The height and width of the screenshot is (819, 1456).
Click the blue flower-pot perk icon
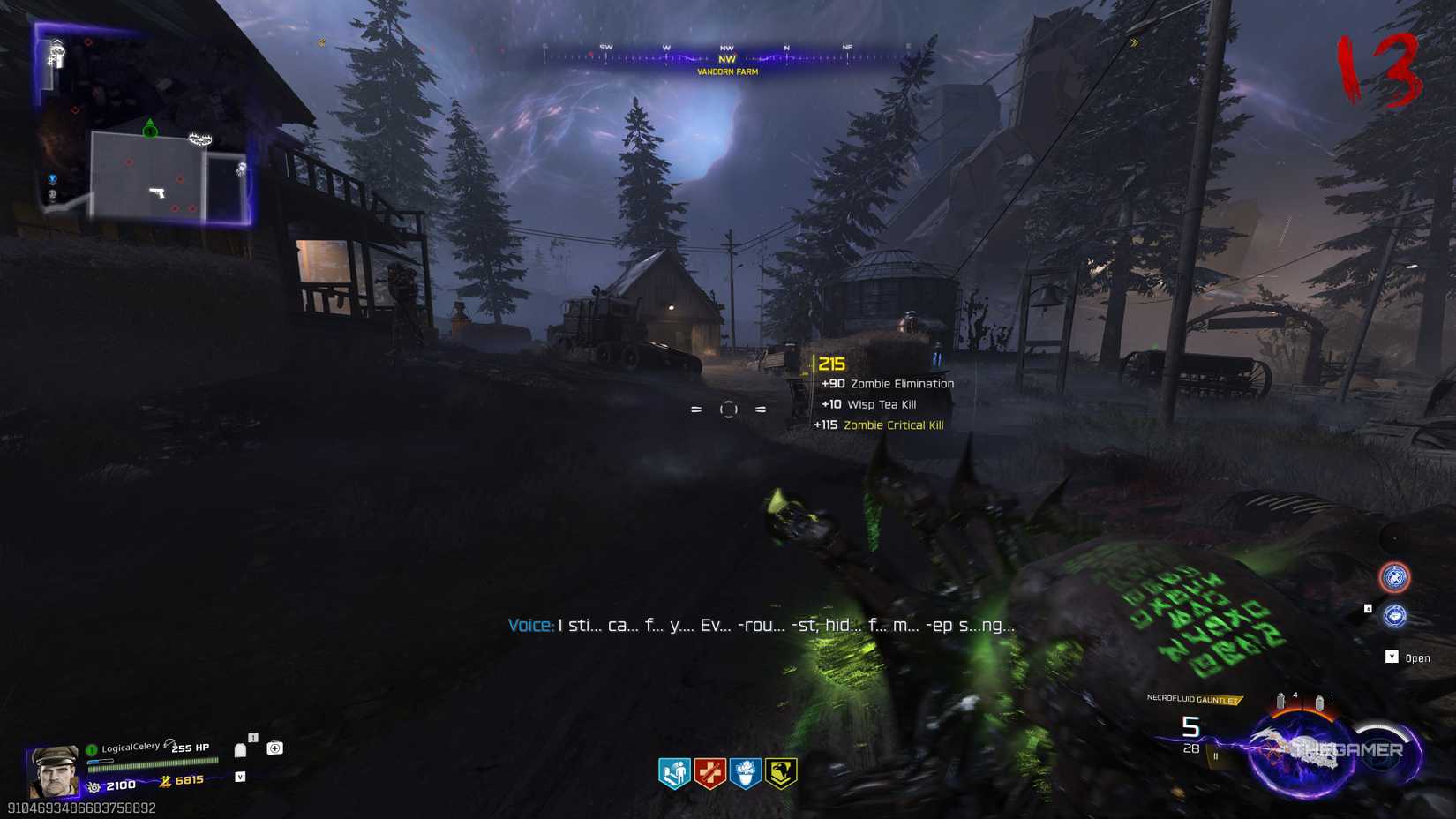pyautogui.click(x=746, y=773)
